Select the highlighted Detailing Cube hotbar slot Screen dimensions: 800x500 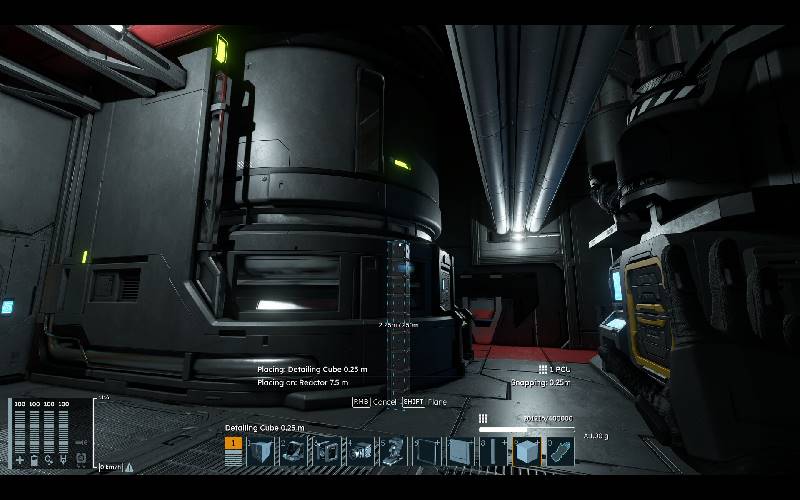click(x=526, y=452)
